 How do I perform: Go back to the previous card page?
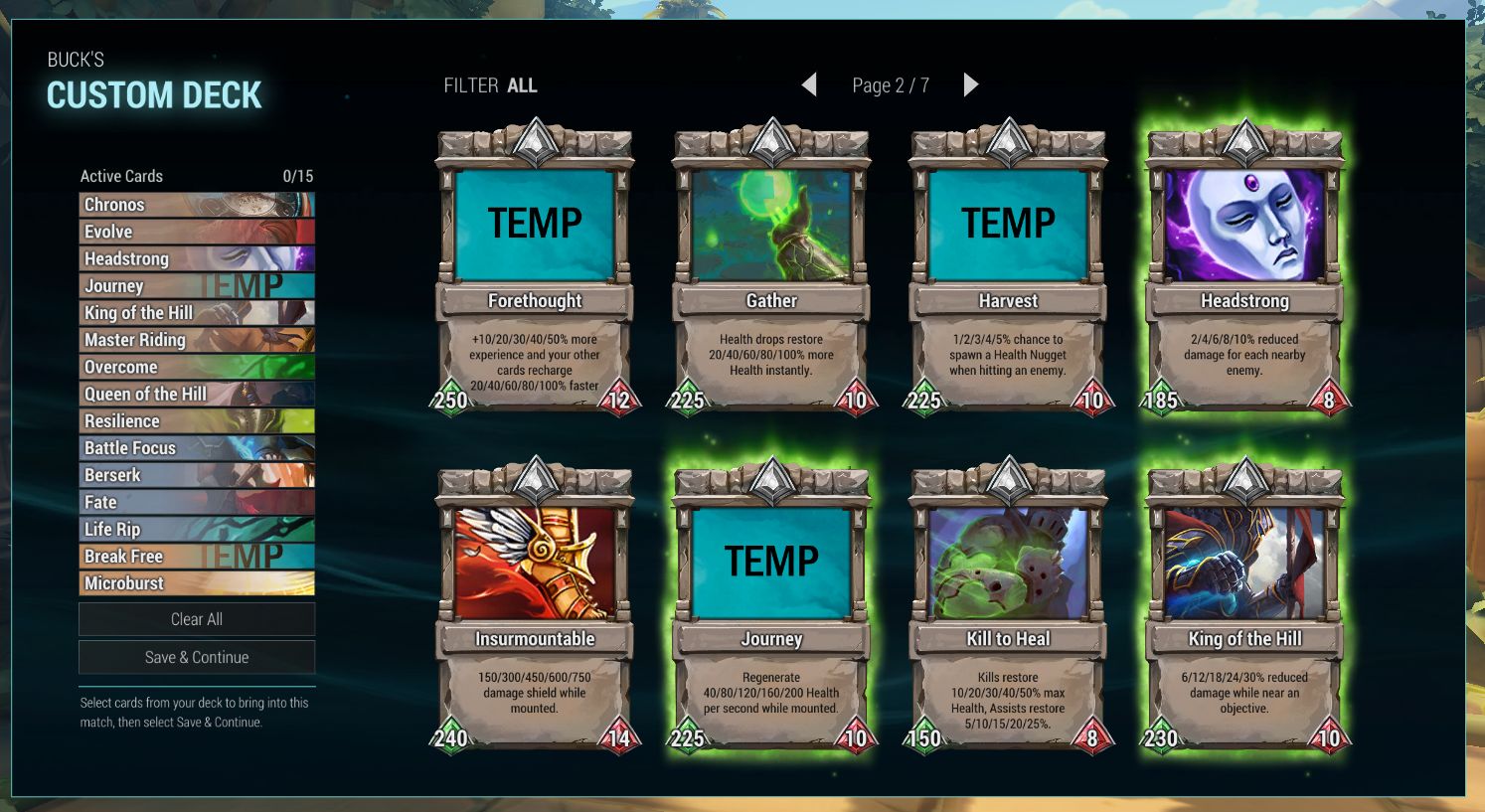click(x=809, y=85)
